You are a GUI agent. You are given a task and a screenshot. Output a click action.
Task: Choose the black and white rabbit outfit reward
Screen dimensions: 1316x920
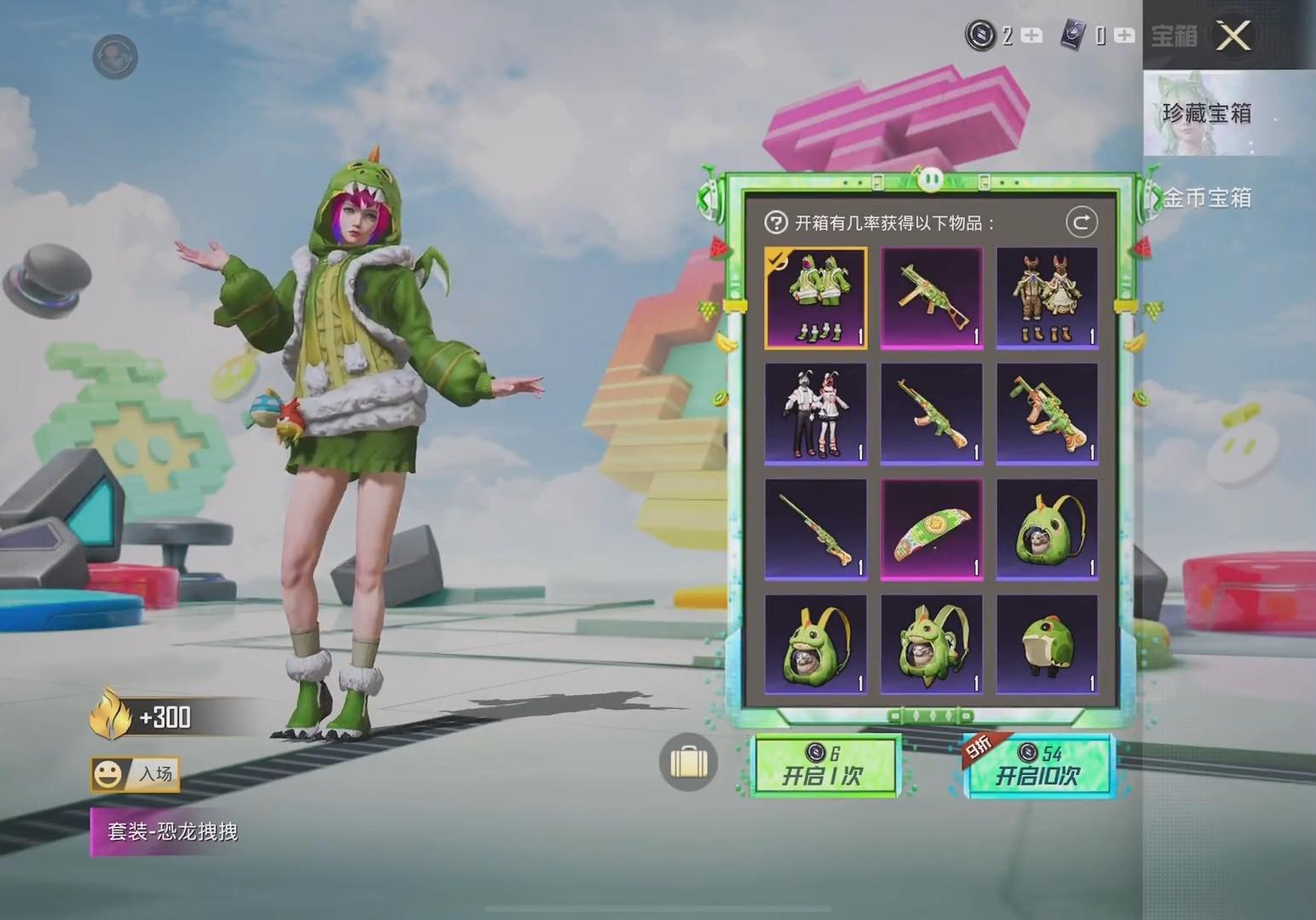click(816, 414)
